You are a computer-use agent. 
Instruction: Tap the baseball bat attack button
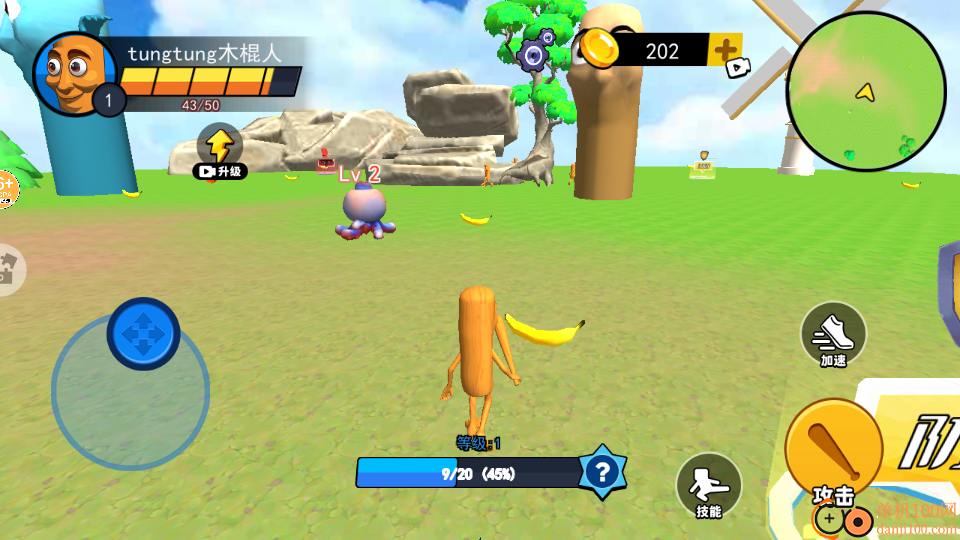click(x=833, y=449)
